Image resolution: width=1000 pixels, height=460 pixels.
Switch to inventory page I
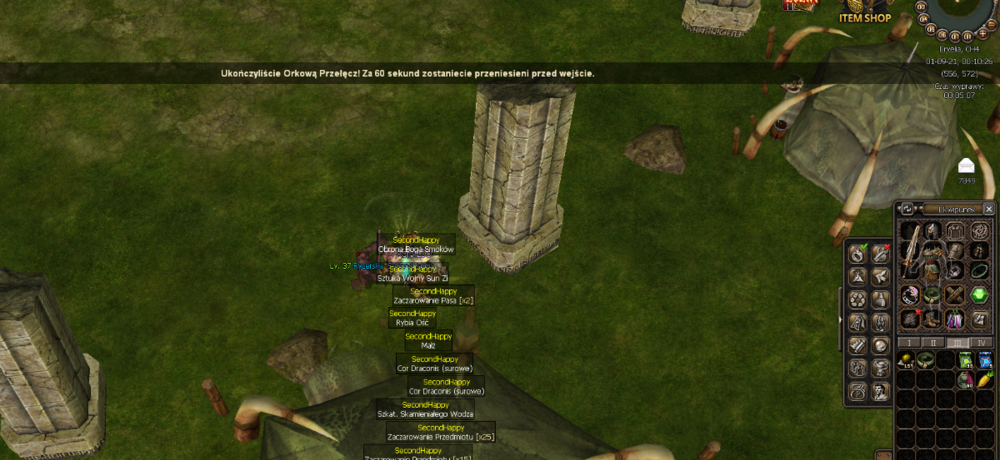(x=909, y=342)
